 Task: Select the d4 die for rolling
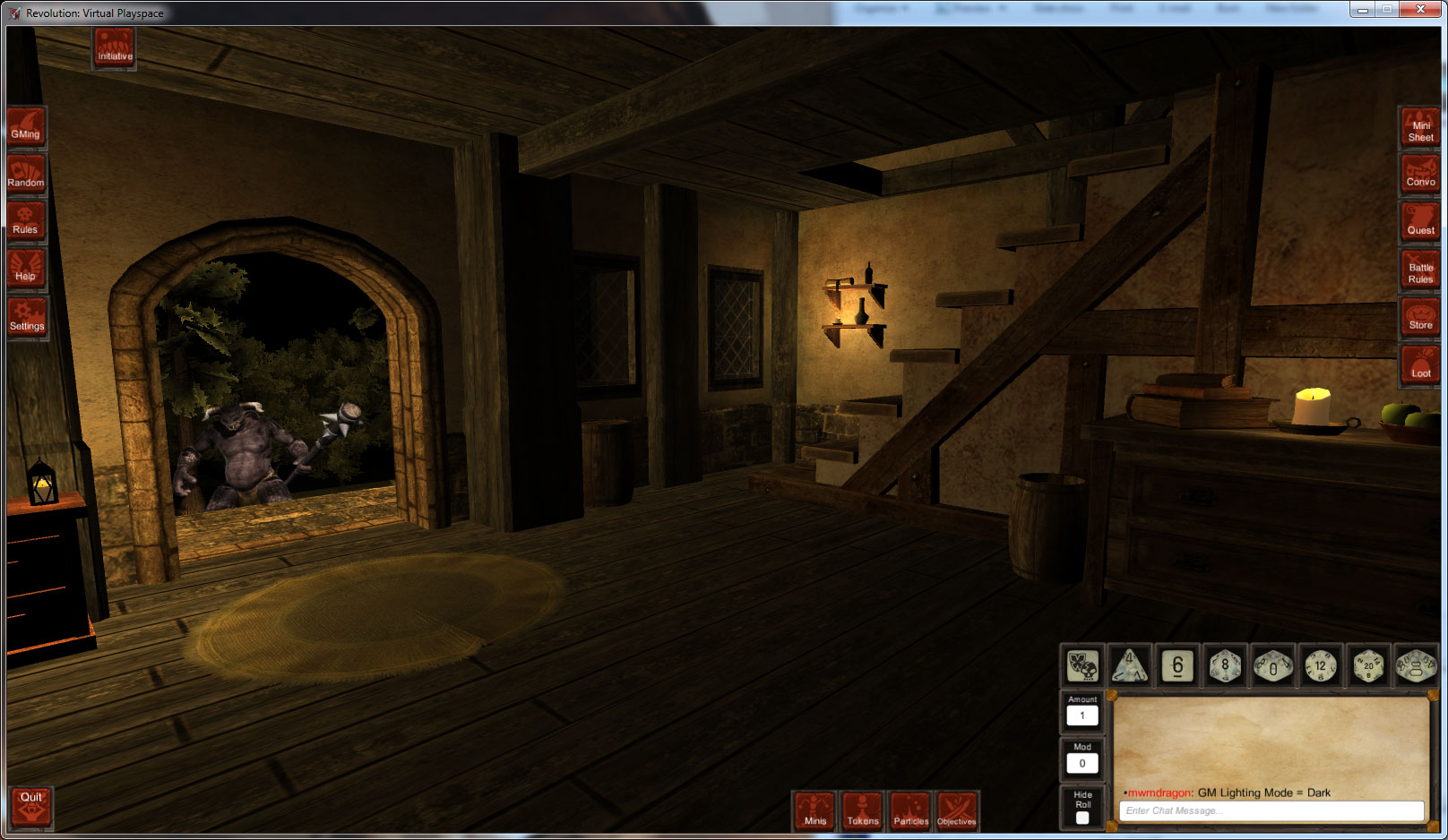[x=1130, y=667]
